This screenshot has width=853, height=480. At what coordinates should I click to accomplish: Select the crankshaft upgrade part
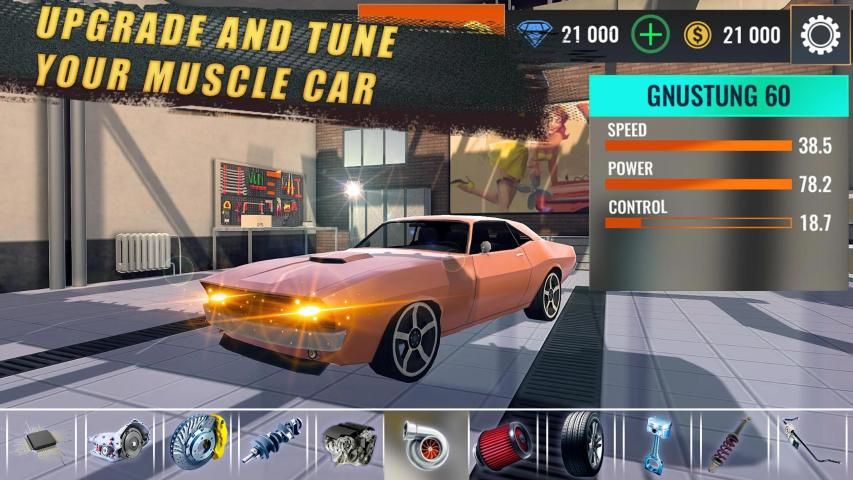(272, 443)
